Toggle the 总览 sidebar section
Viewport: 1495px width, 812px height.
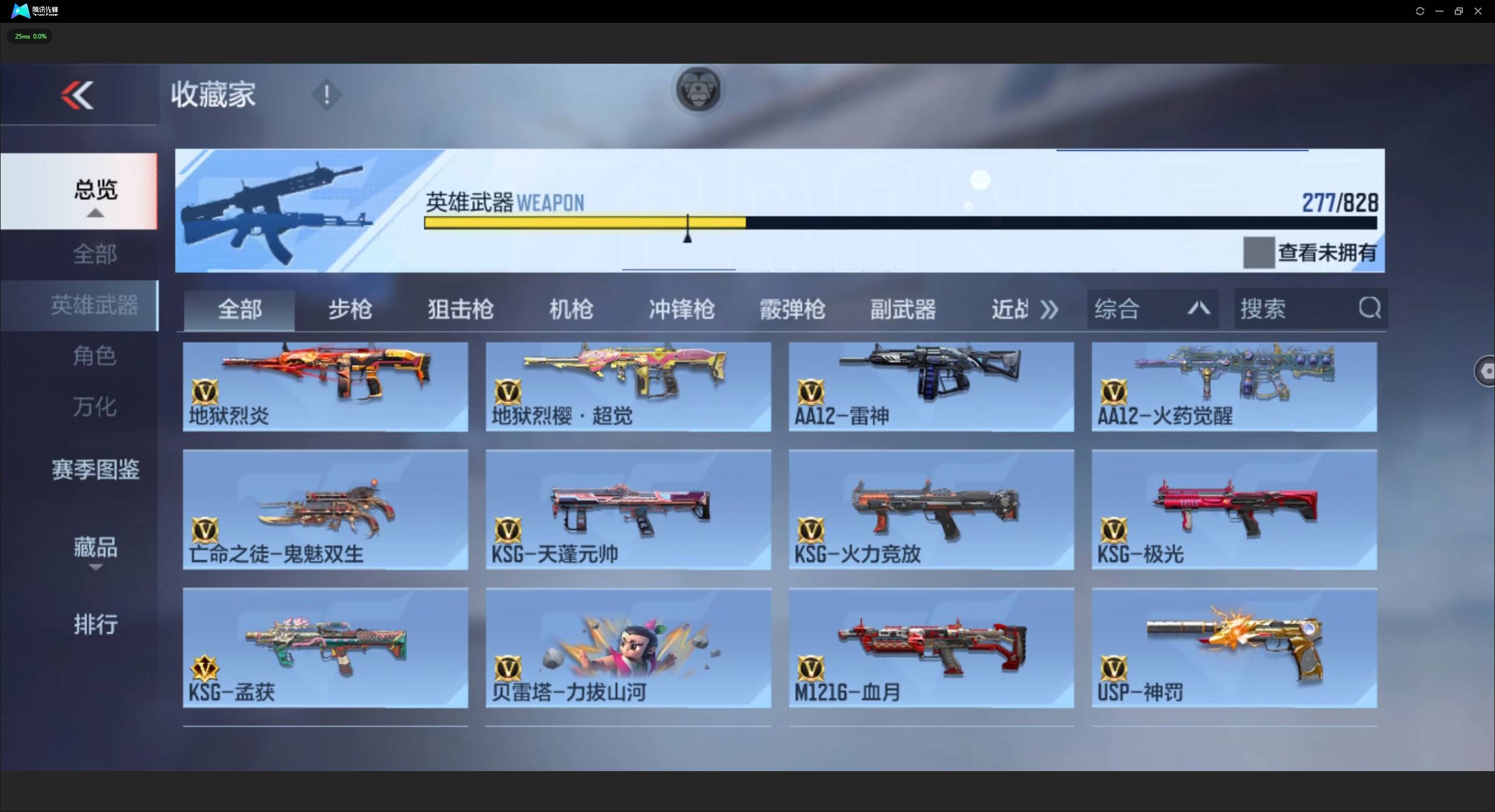(95, 190)
